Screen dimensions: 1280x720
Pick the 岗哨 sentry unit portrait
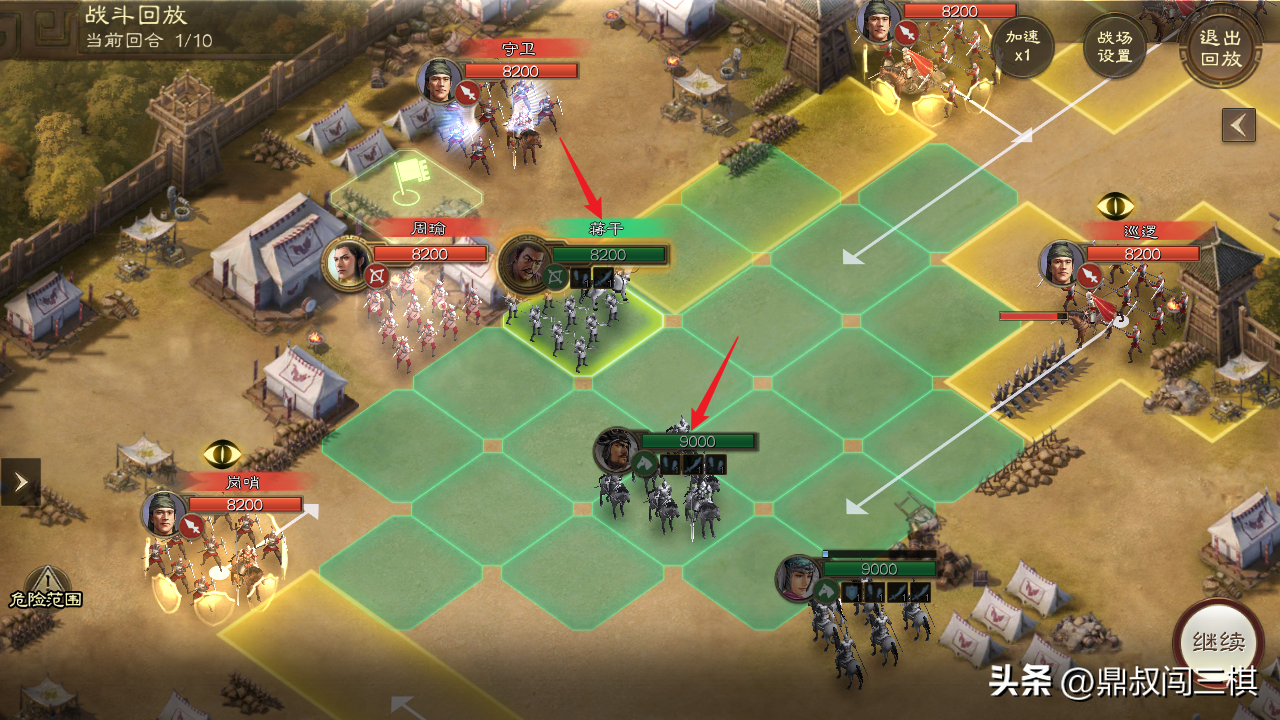[x=164, y=514]
